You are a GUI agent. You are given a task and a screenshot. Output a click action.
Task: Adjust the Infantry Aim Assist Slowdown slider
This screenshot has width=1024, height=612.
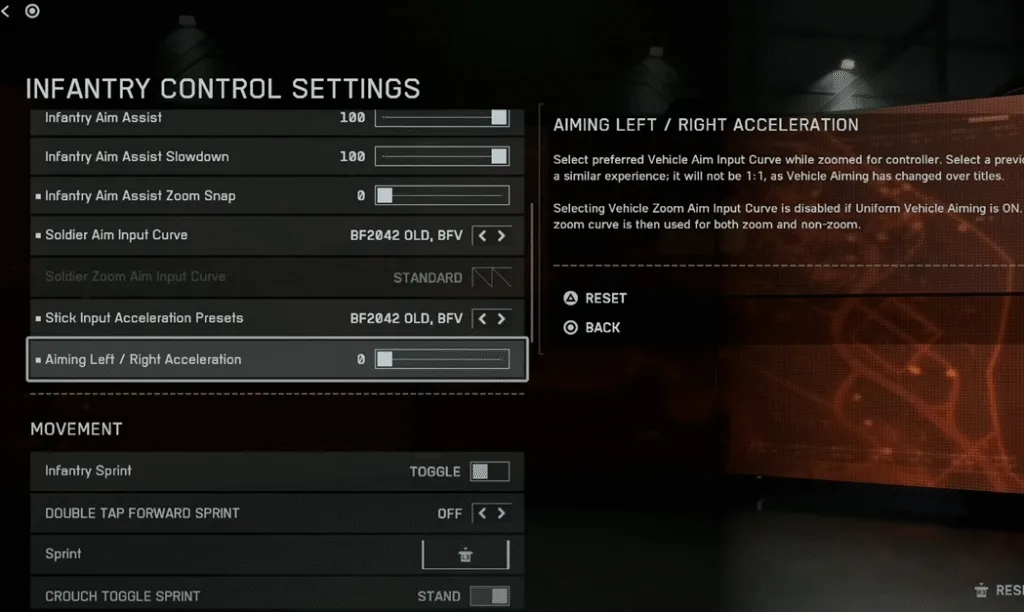442,157
